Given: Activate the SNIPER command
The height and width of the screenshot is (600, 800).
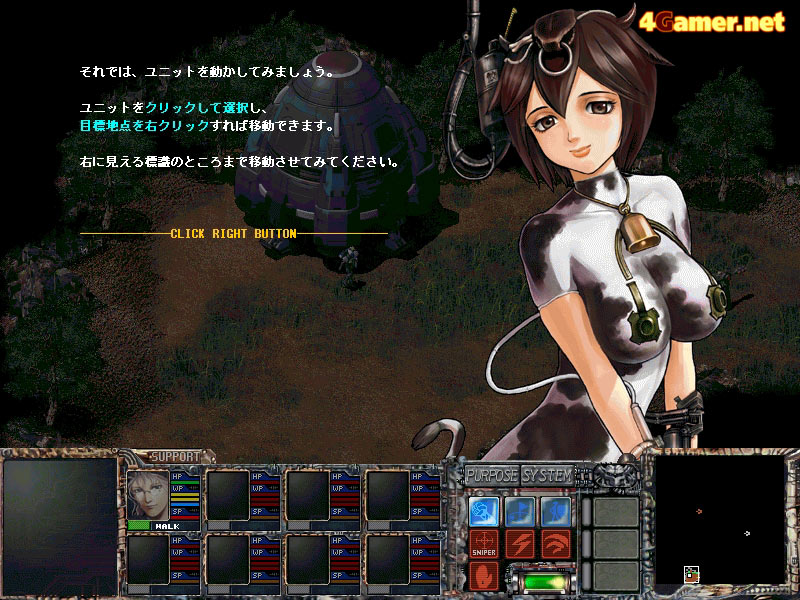Looking at the screenshot, I should point(484,544).
